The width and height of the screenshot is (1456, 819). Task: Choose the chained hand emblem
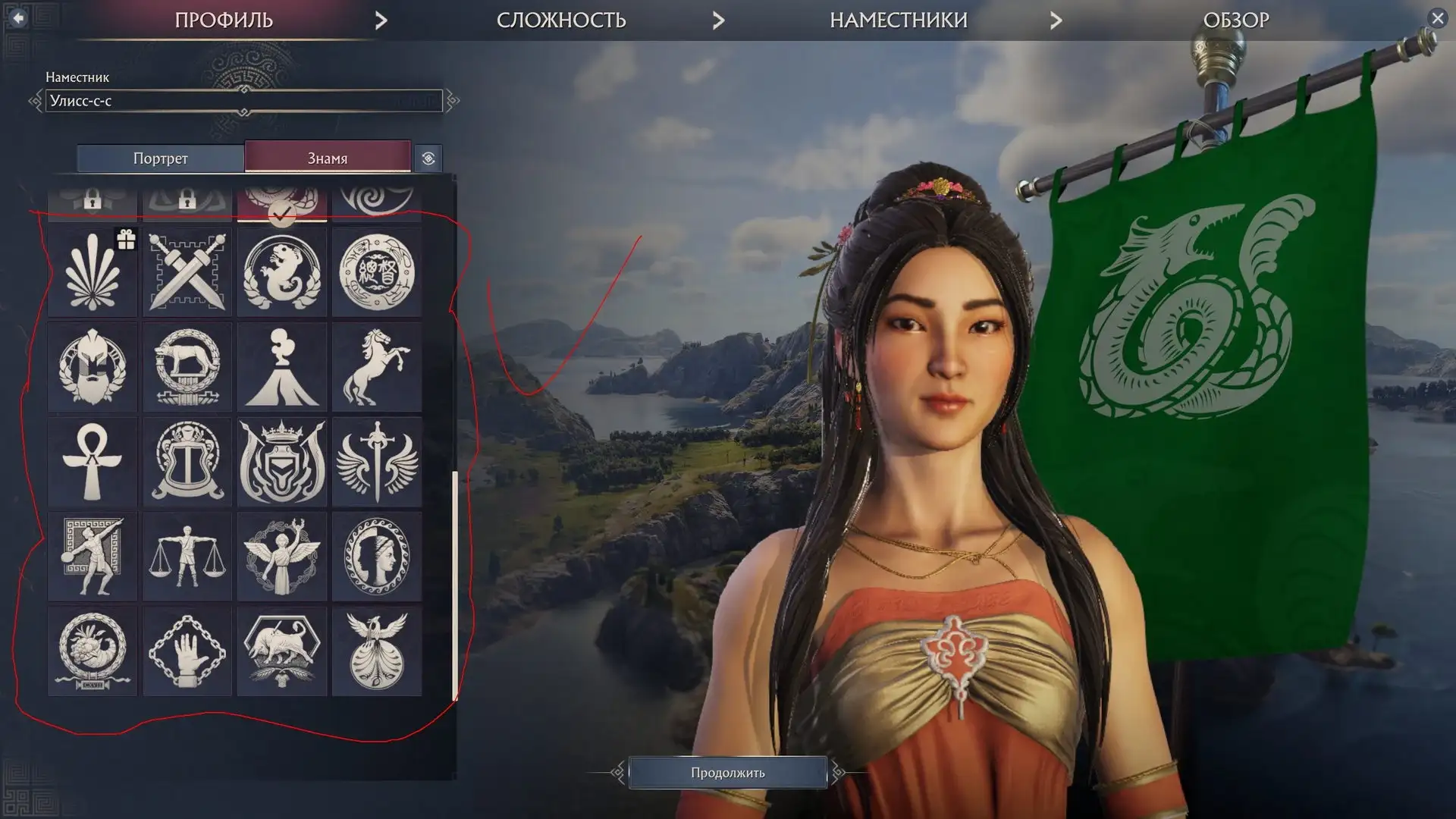pos(187,651)
